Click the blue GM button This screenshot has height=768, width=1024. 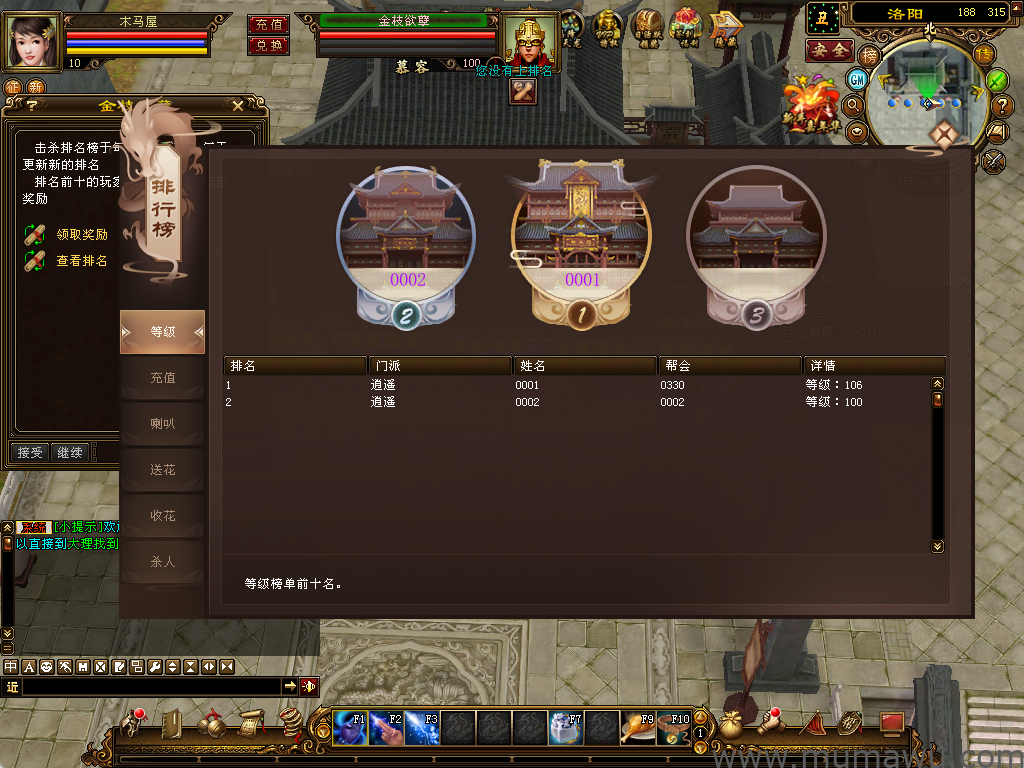(857, 79)
